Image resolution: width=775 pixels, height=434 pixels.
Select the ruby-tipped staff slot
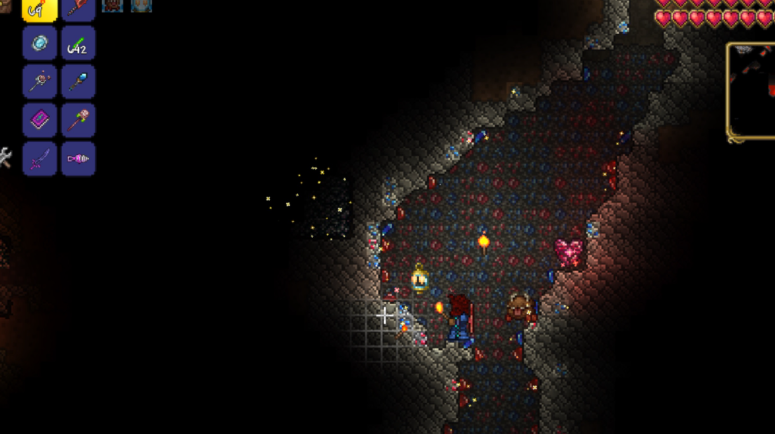click(39, 81)
